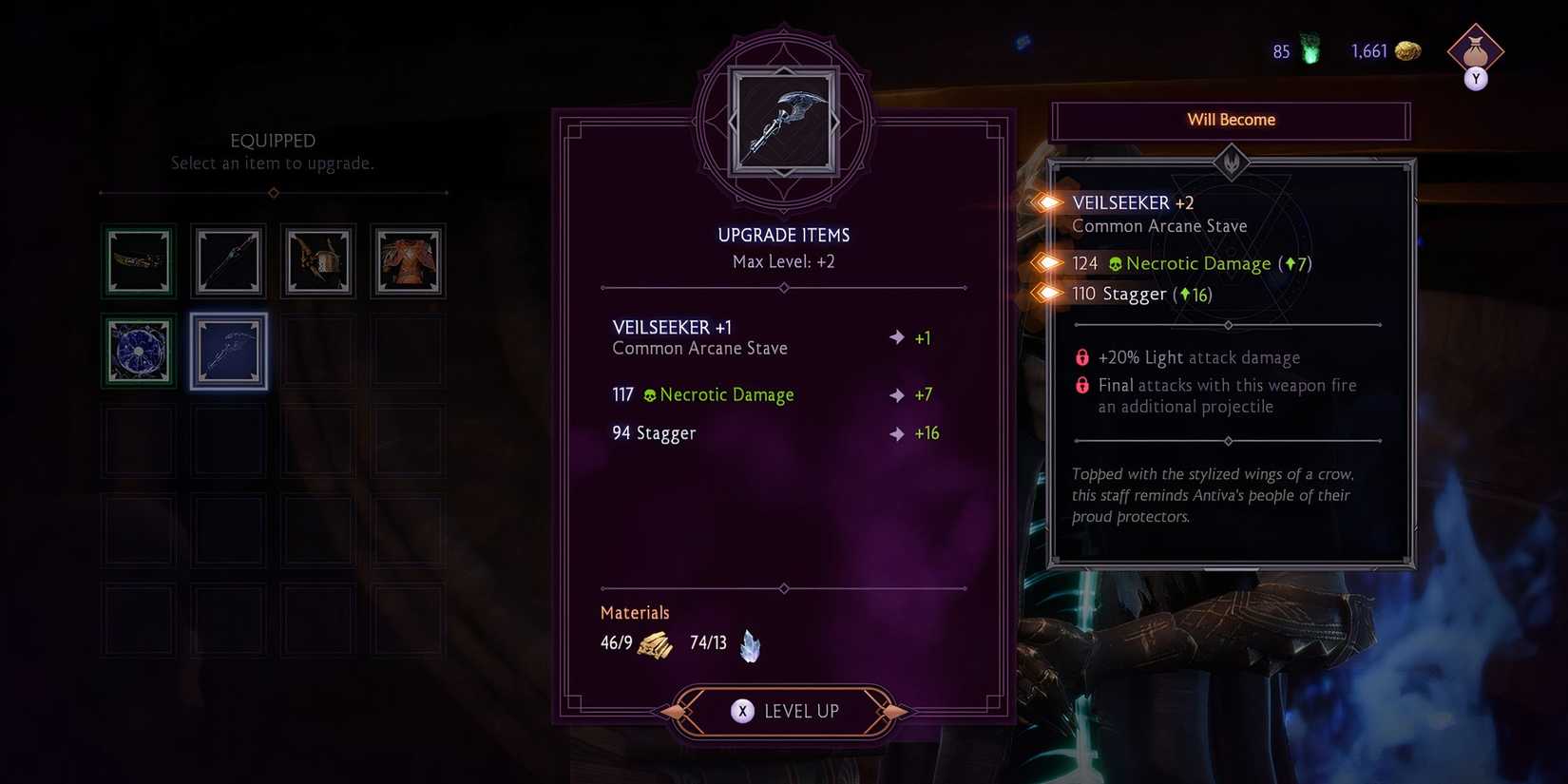Select the equipped curved dagger slot
Viewport: 1568px width, 784px height.
(x=139, y=260)
